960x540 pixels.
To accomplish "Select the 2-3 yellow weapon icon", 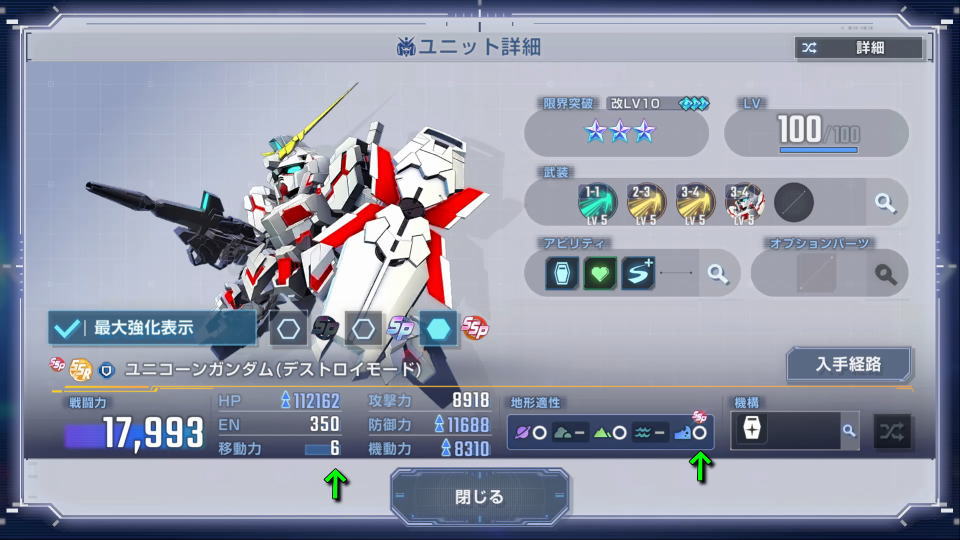I will click(645, 202).
